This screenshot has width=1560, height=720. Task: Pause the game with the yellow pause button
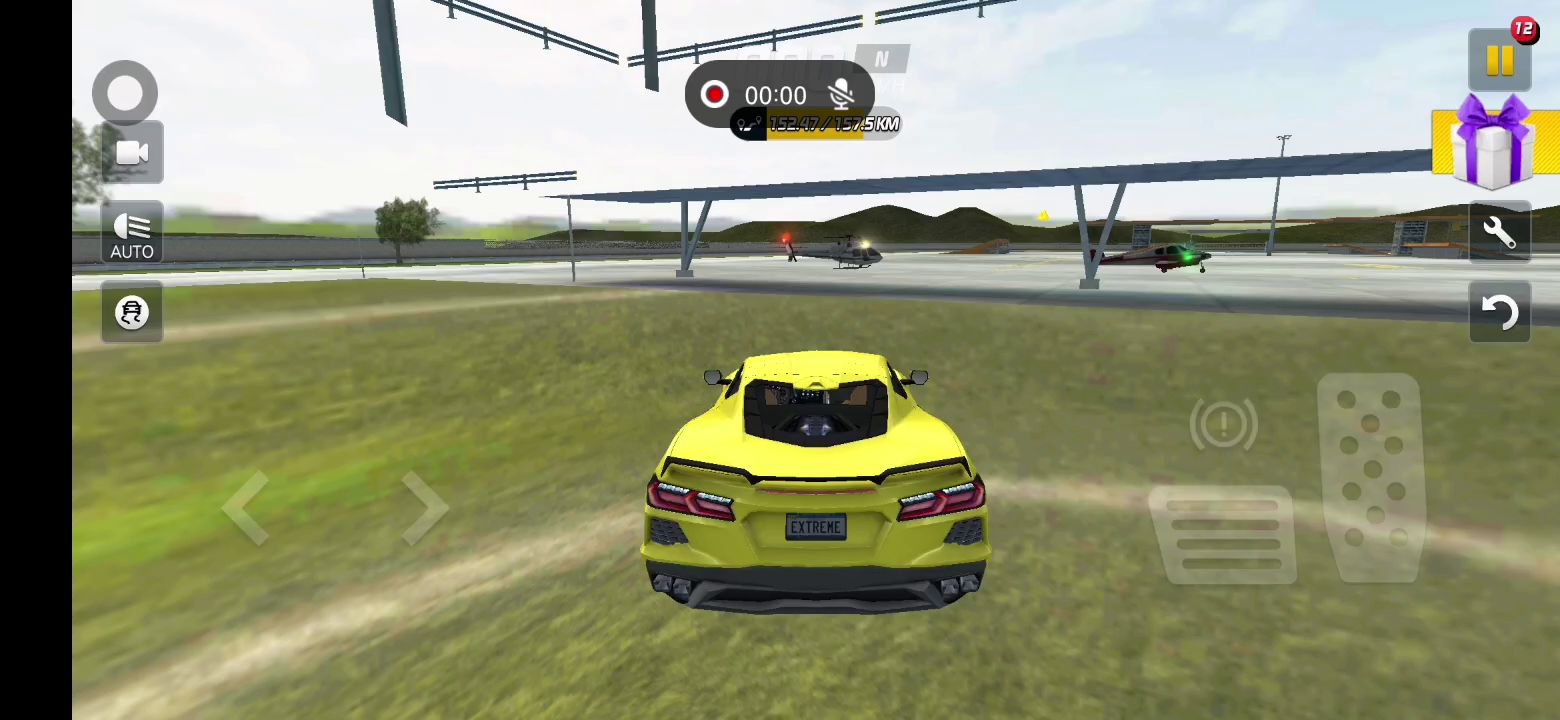click(1499, 61)
